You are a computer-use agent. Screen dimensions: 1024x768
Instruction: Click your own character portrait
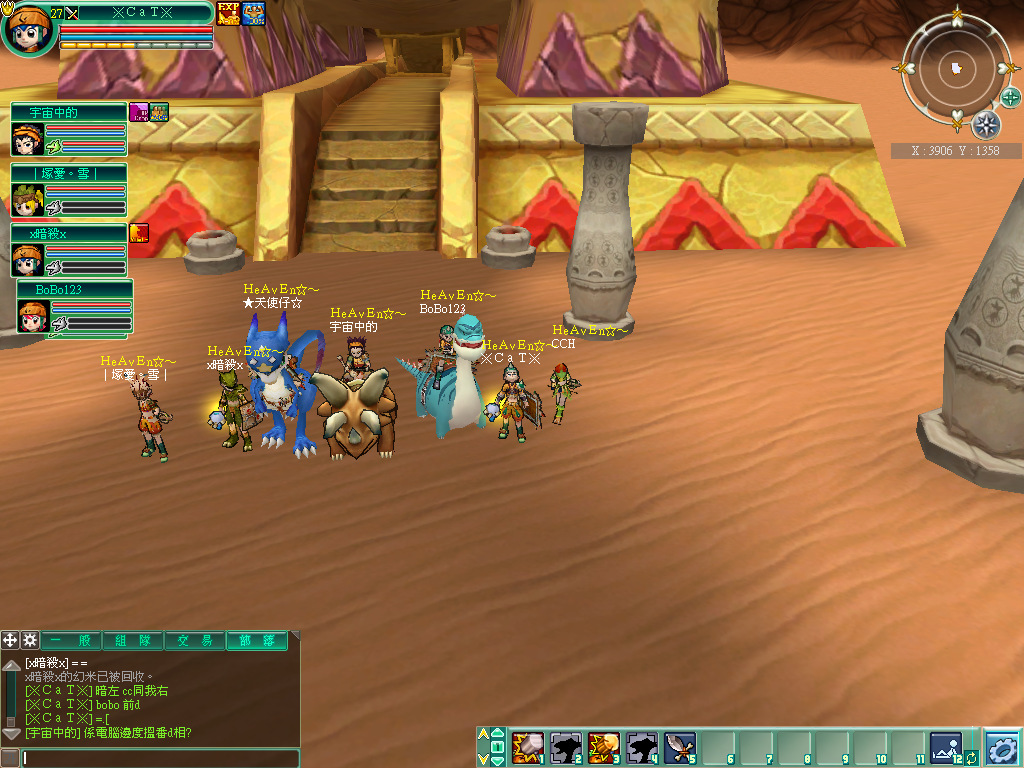[26, 28]
